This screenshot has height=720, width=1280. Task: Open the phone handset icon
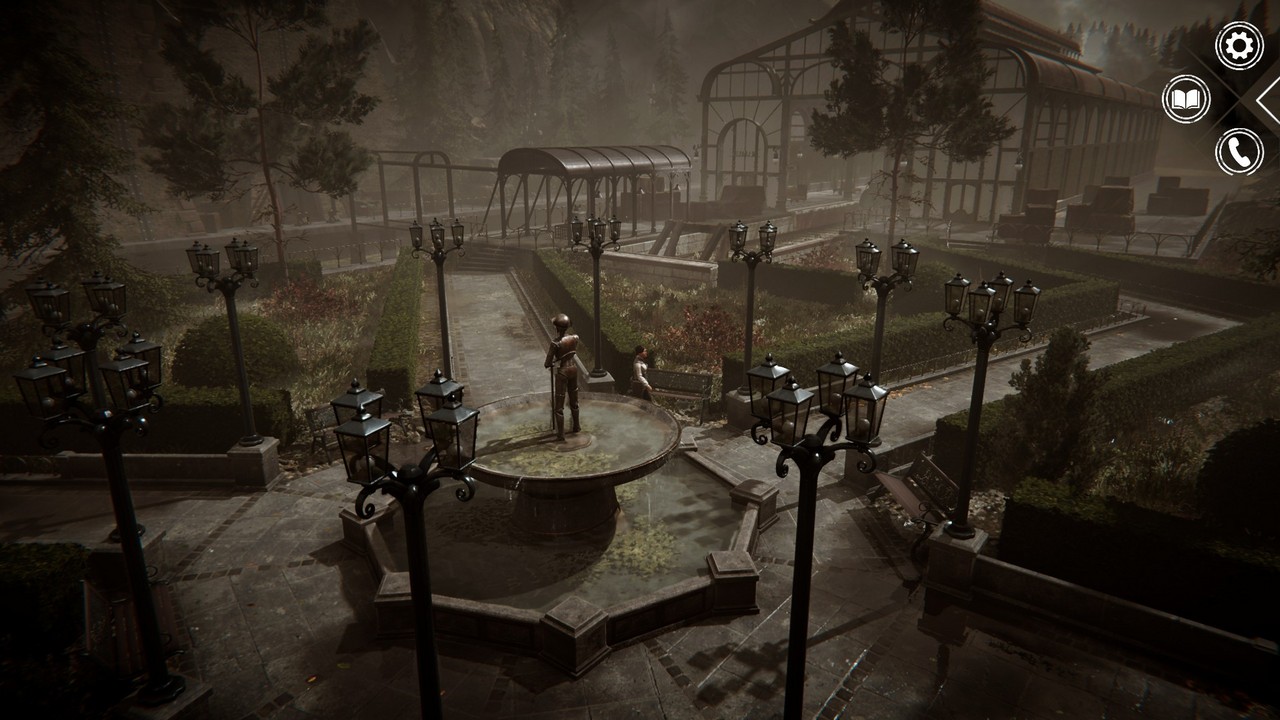(1239, 152)
